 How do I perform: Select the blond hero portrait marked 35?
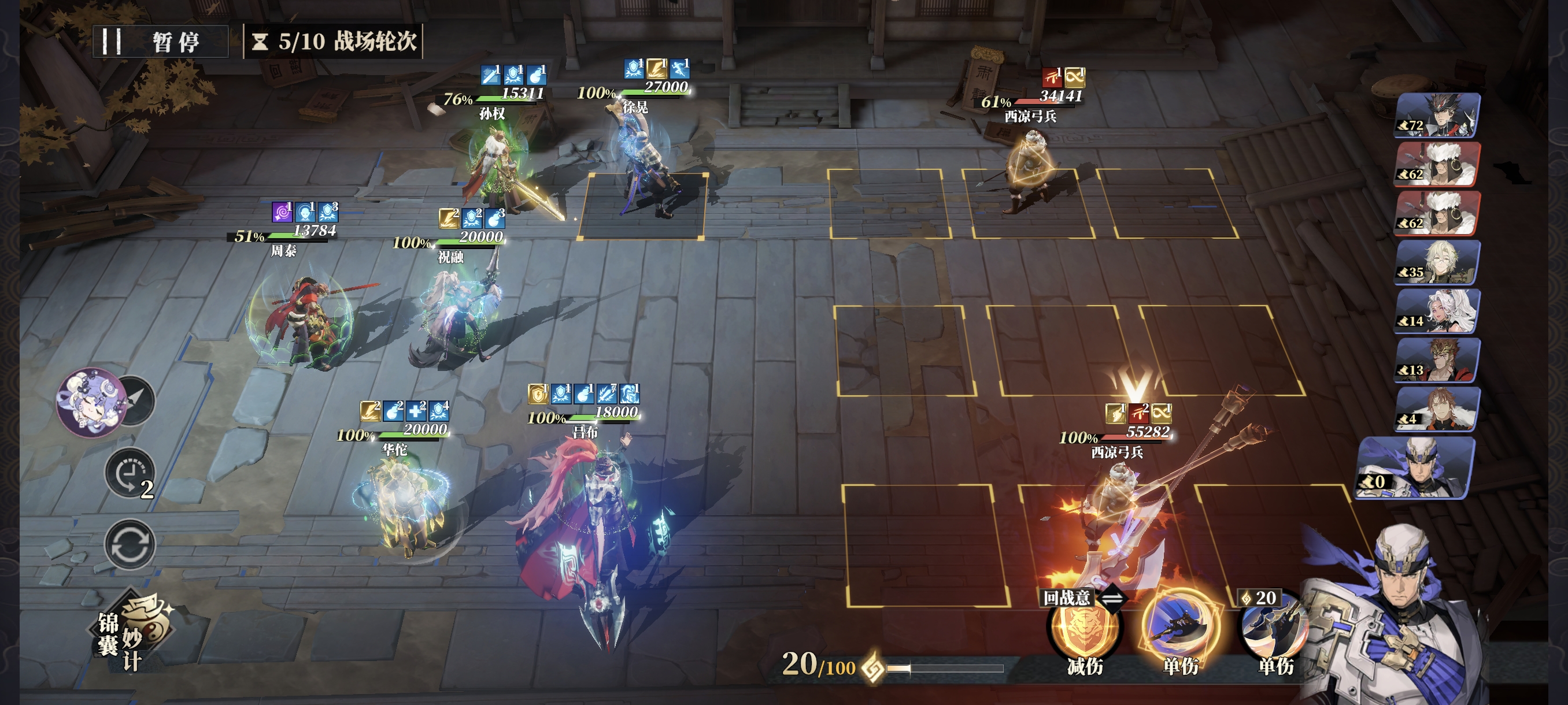coord(1437,262)
